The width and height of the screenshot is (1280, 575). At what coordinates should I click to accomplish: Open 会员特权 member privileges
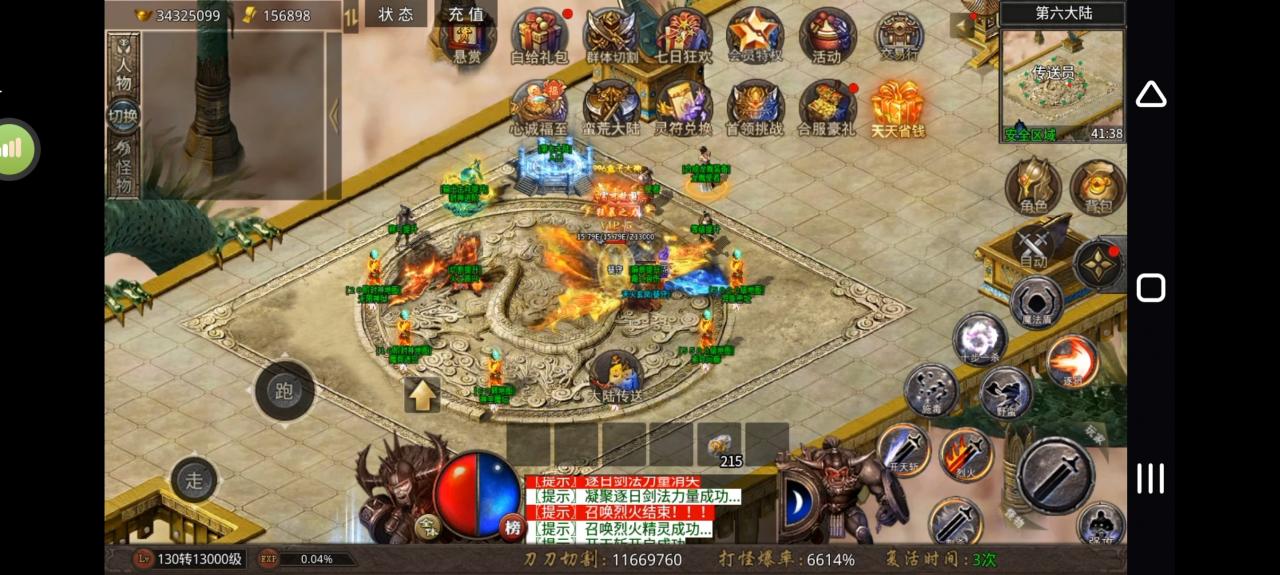(x=755, y=36)
